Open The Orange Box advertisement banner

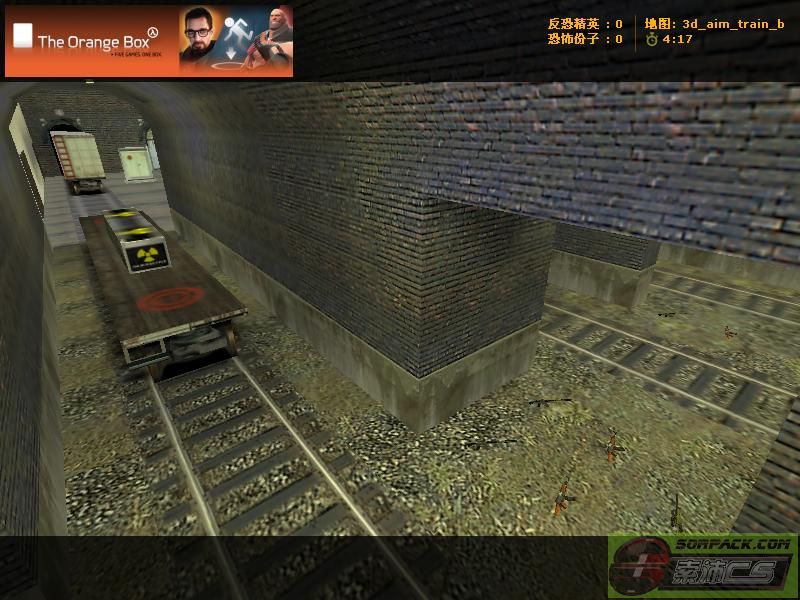pos(149,41)
